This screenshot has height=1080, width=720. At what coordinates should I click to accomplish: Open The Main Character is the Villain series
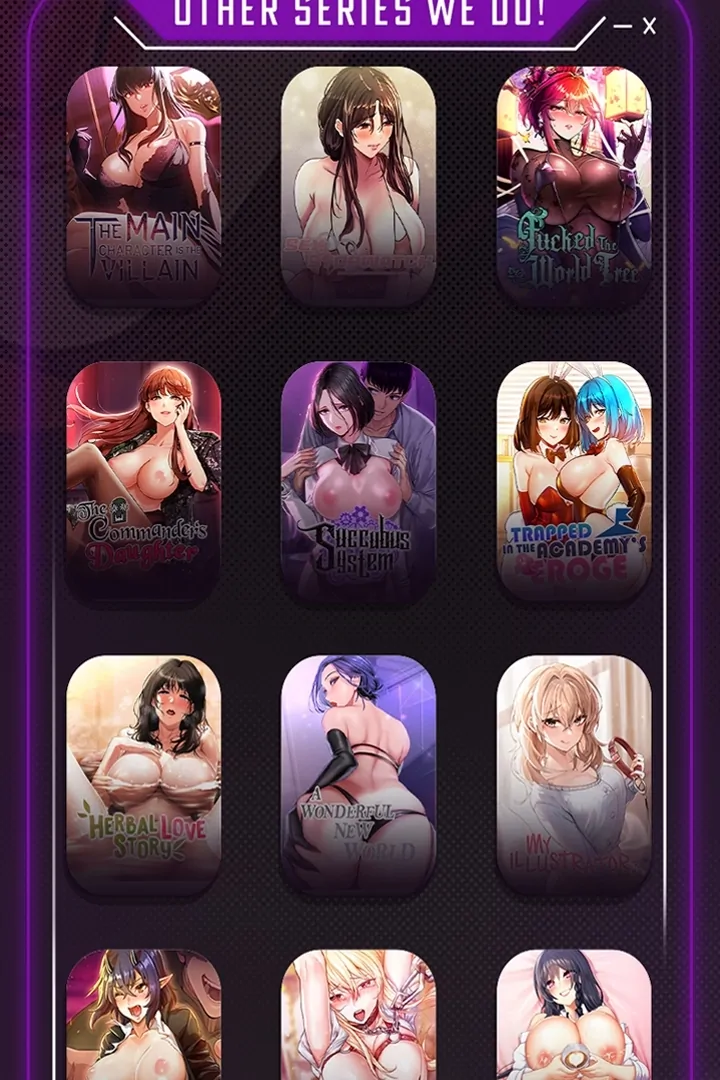coord(143,185)
